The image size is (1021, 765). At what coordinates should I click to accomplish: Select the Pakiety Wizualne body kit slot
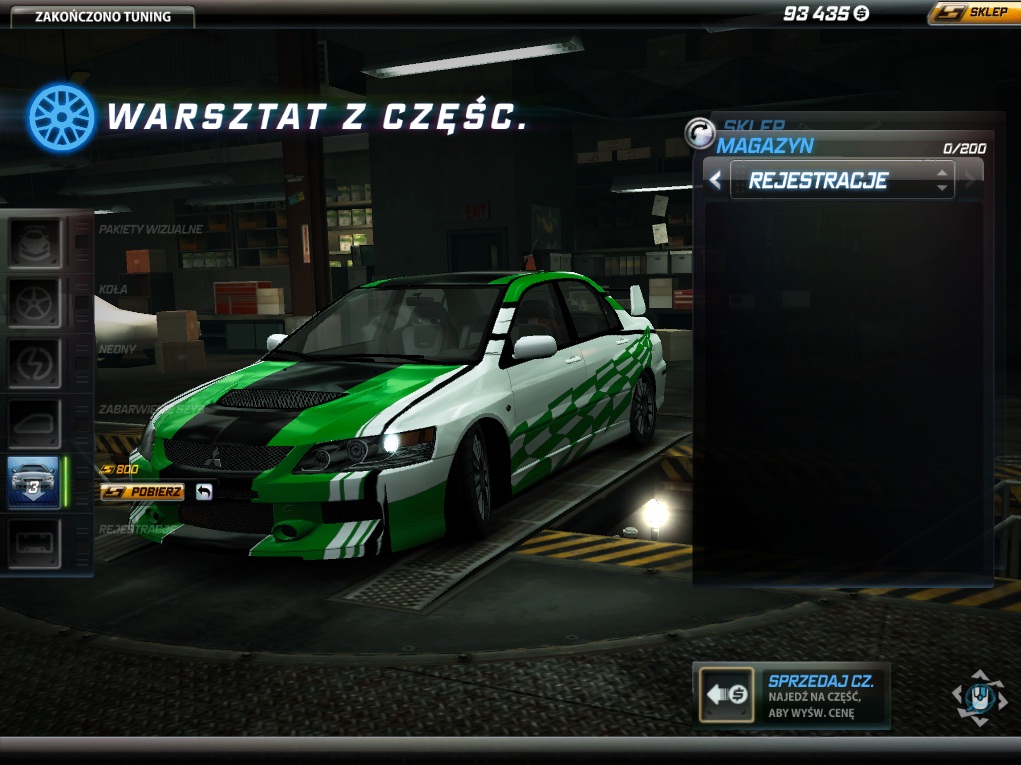[x=36, y=242]
